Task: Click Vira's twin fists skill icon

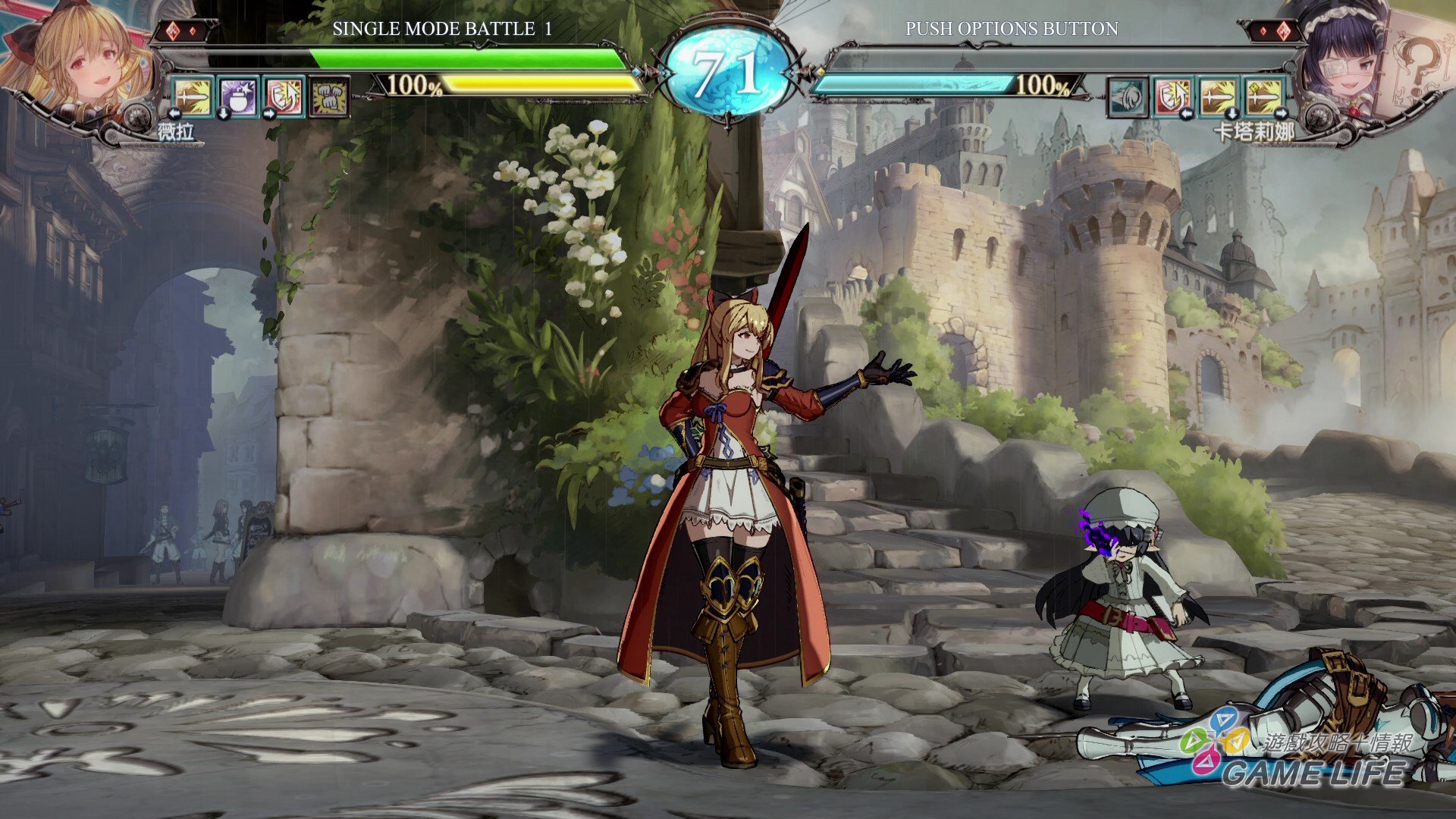Action: pos(329,97)
